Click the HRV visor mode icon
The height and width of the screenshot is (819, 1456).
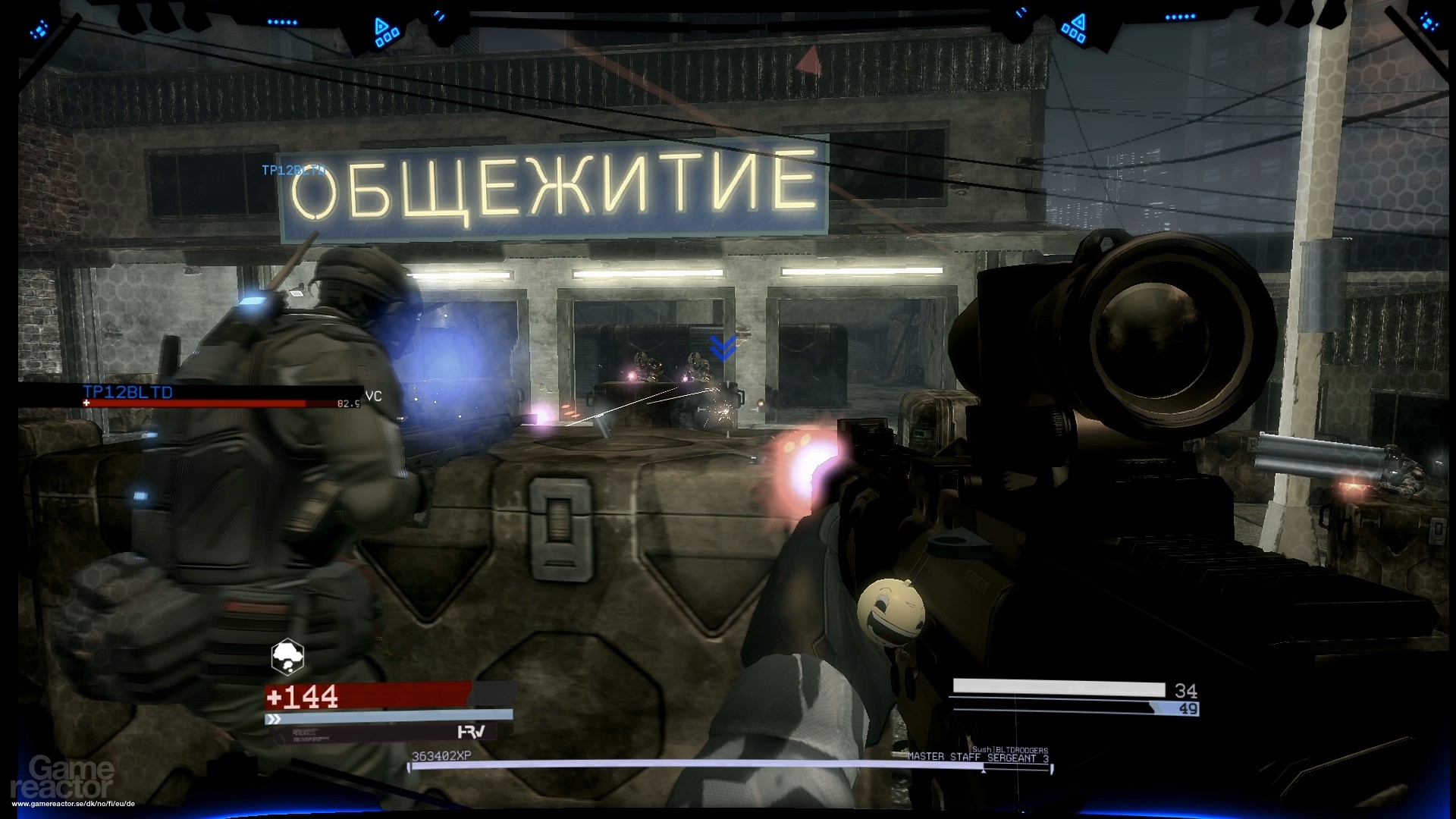coord(470,732)
